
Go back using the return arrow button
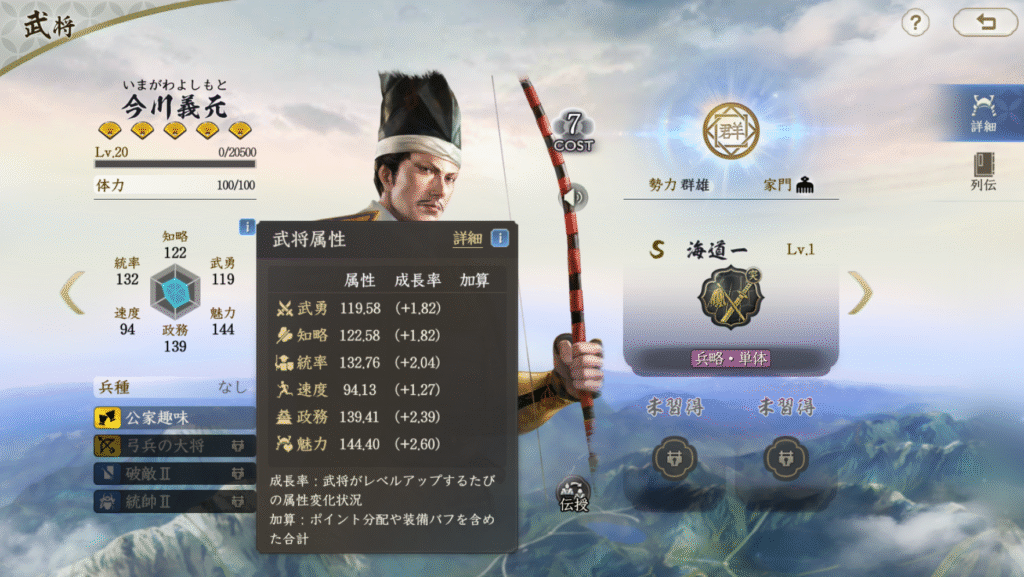click(x=984, y=23)
